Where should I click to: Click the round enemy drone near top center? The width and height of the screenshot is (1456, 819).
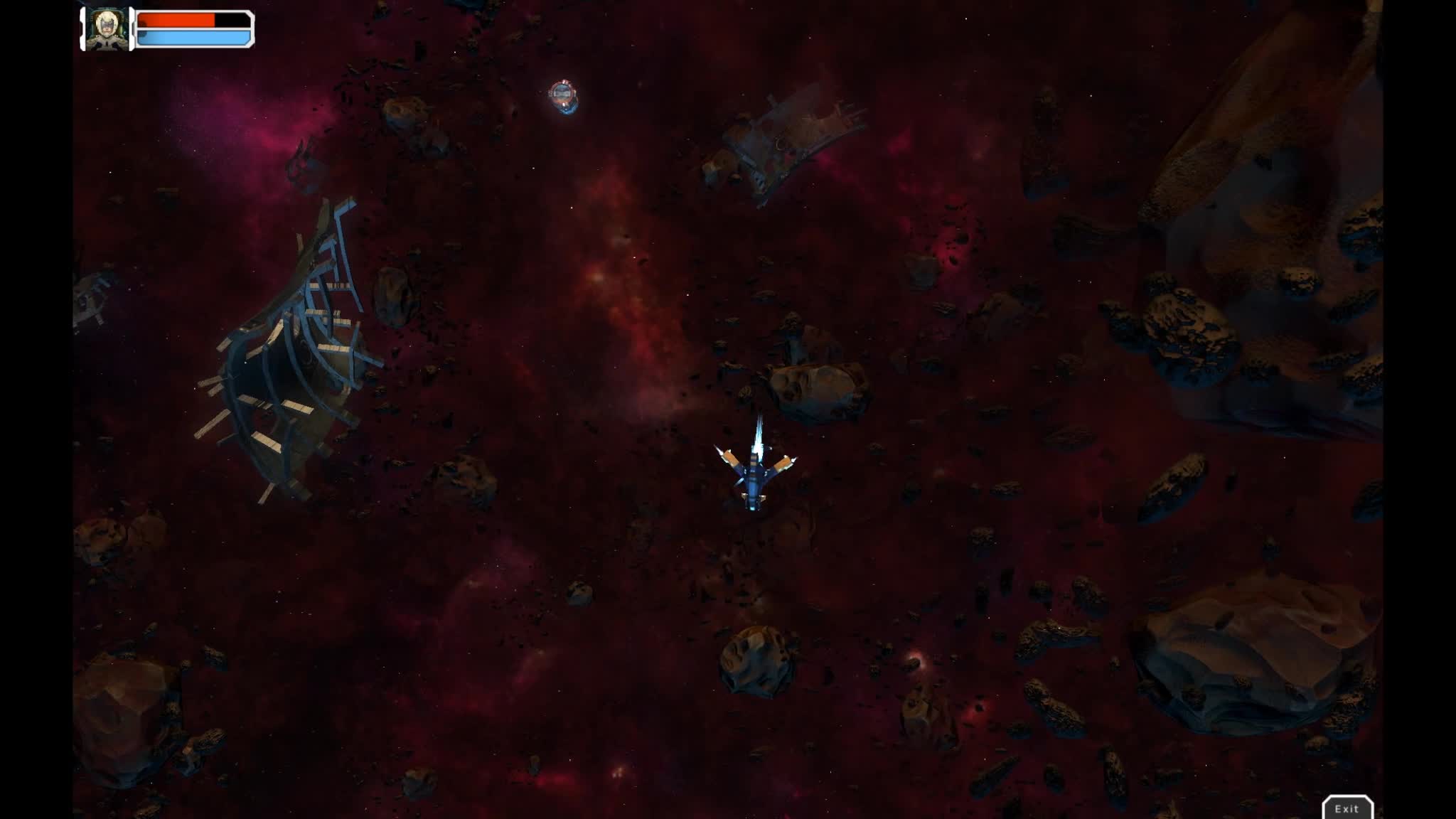tap(564, 95)
